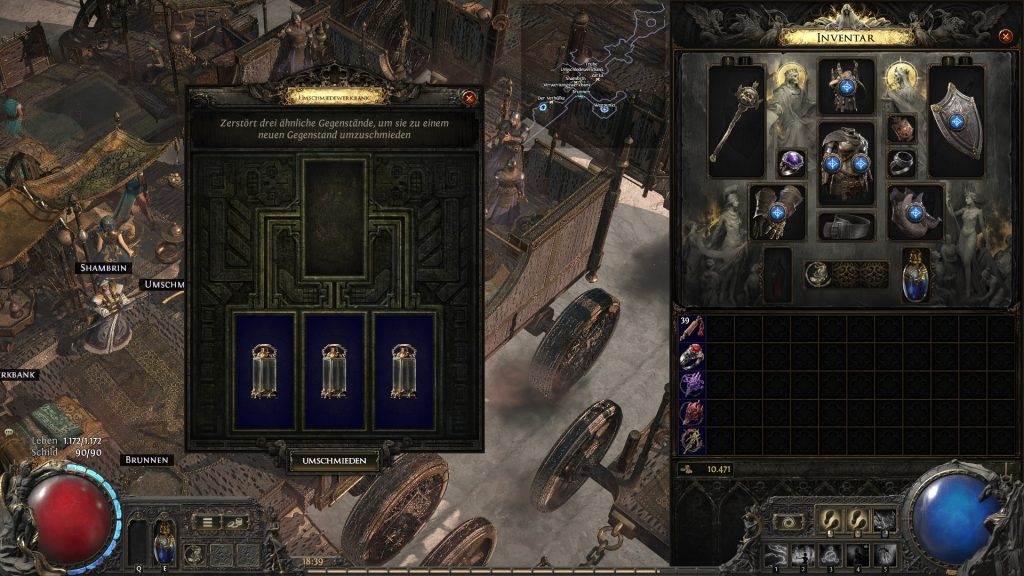Pick the equipped helmet slot

pyautogui.click(x=846, y=87)
